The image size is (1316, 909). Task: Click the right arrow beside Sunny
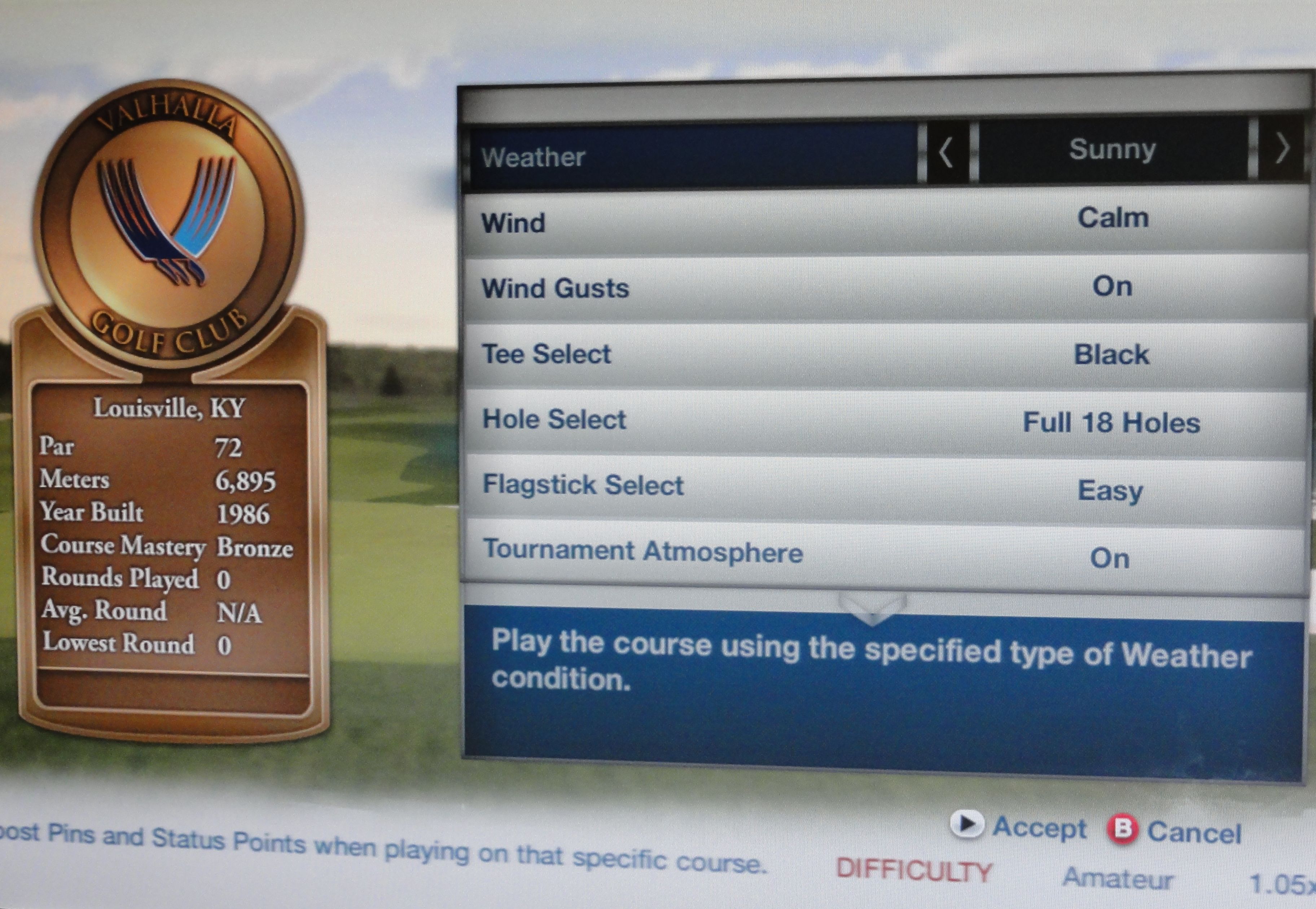(1282, 149)
